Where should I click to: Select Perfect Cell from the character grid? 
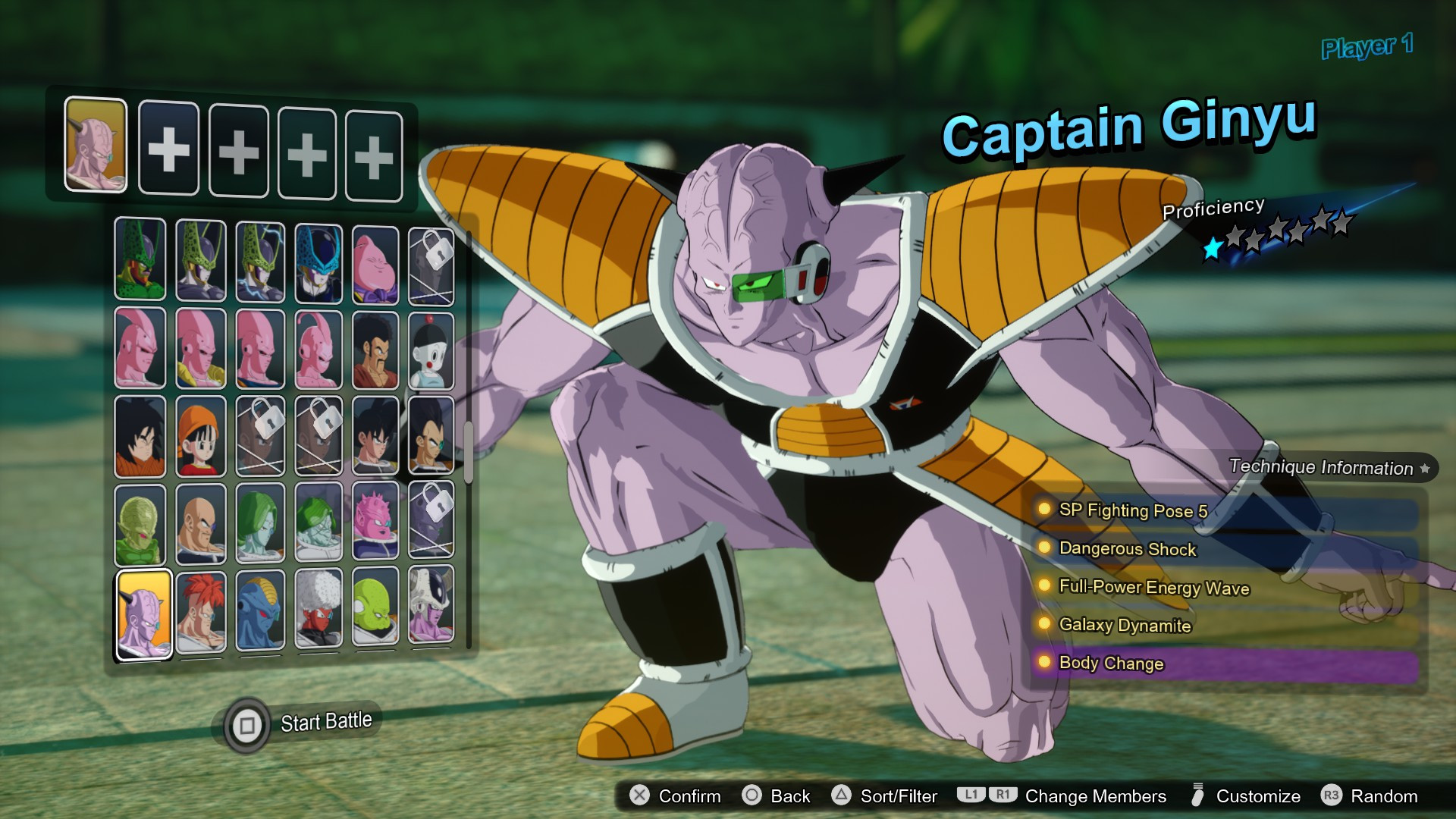click(x=201, y=262)
